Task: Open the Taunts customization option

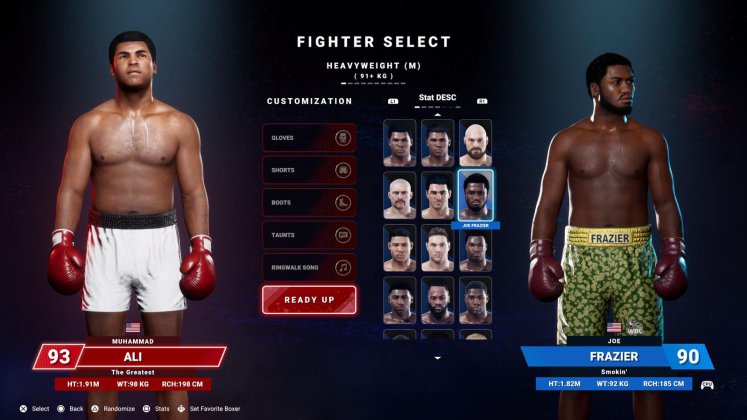Action: pos(309,235)
